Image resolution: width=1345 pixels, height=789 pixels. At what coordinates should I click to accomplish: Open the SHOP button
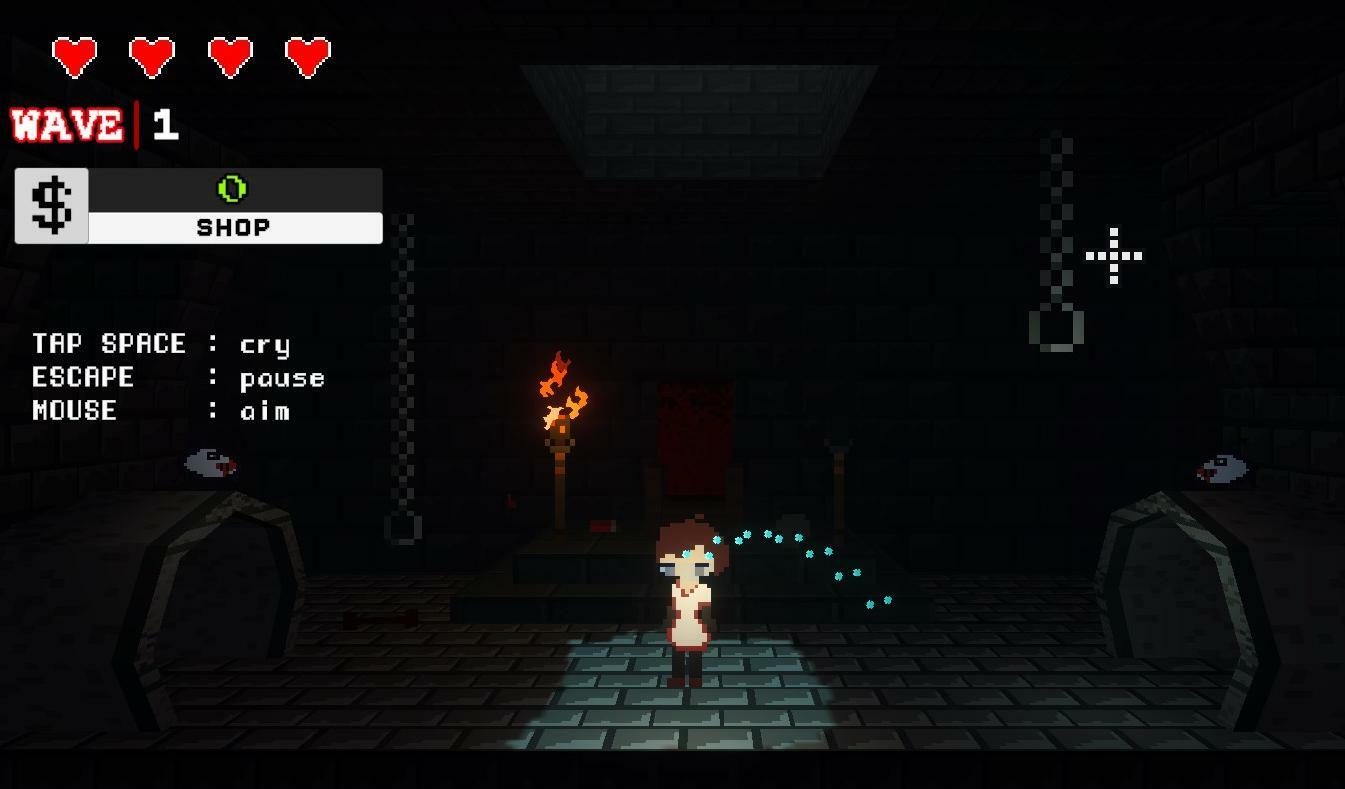[234, 228]
